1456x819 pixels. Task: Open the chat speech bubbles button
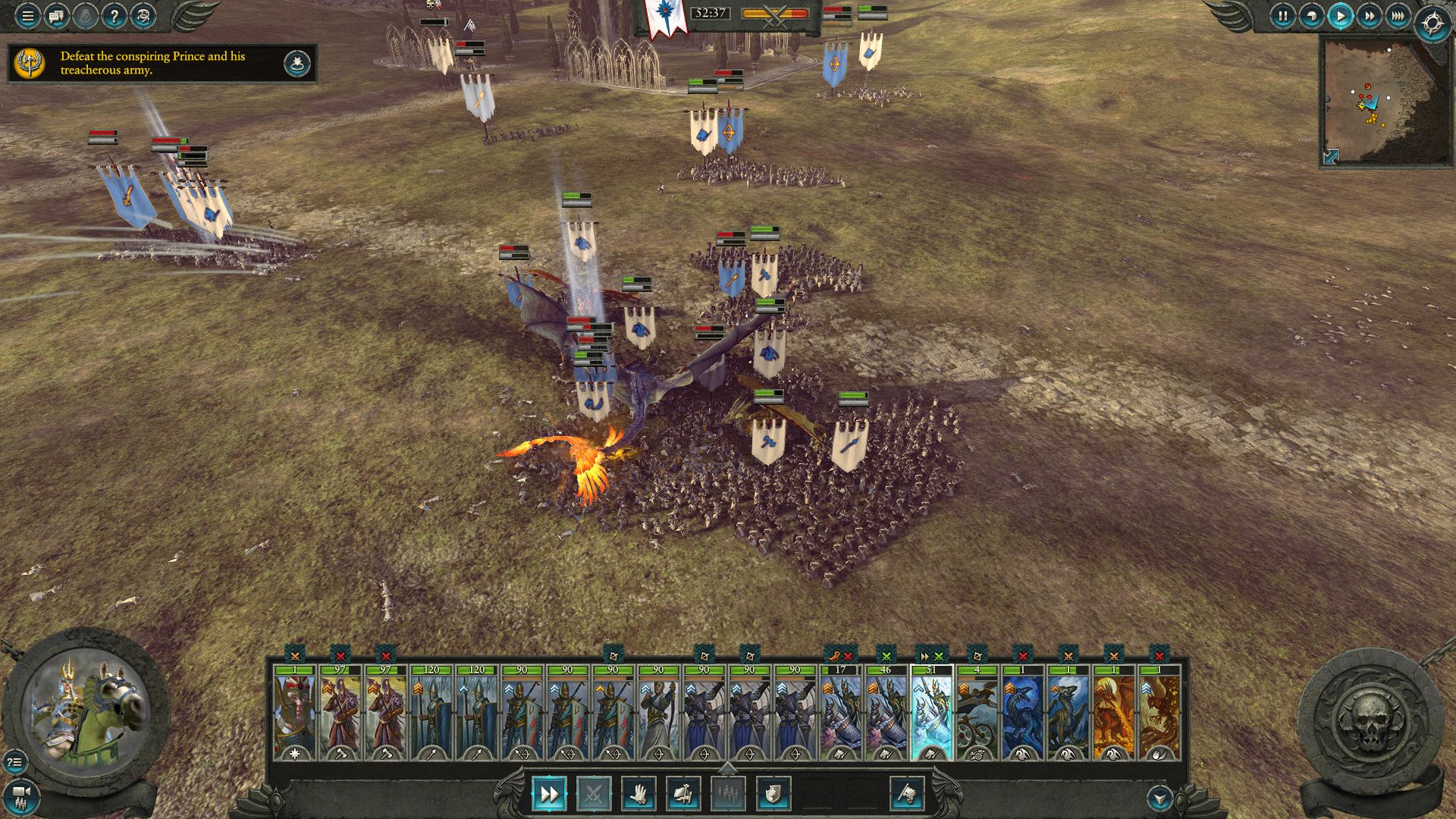pos(56,15)
